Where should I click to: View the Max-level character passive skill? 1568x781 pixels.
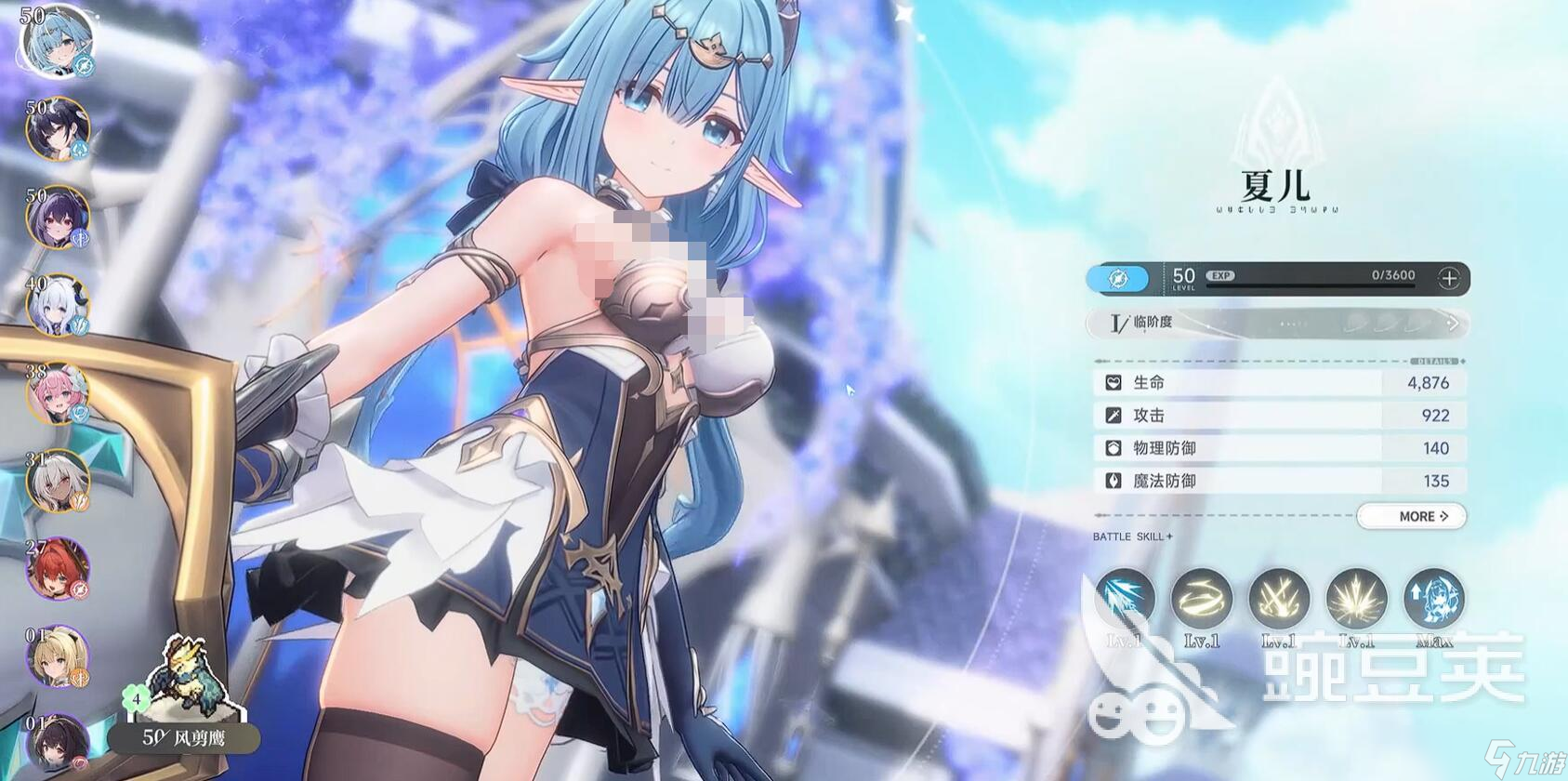pyautogui.click(x=1434, y=599)
